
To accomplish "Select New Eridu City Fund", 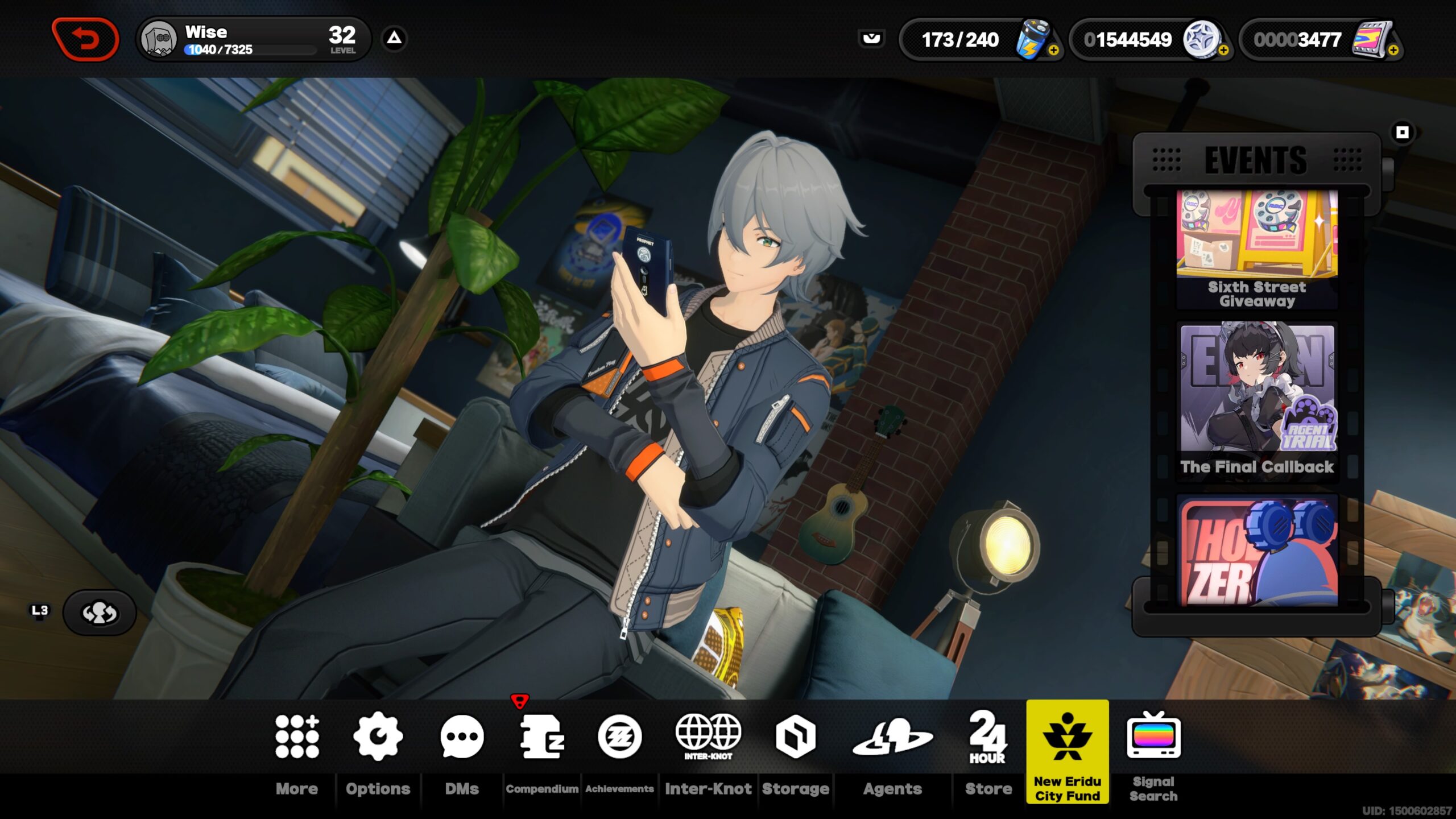I will click(x=1068, y=751).
